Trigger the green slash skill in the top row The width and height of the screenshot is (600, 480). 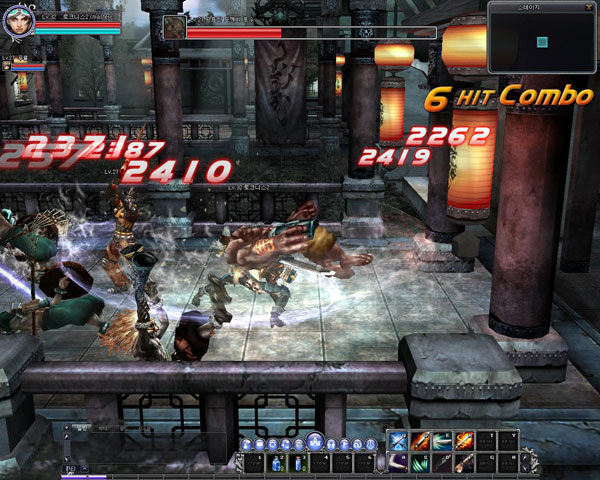[x=441, y=441]
